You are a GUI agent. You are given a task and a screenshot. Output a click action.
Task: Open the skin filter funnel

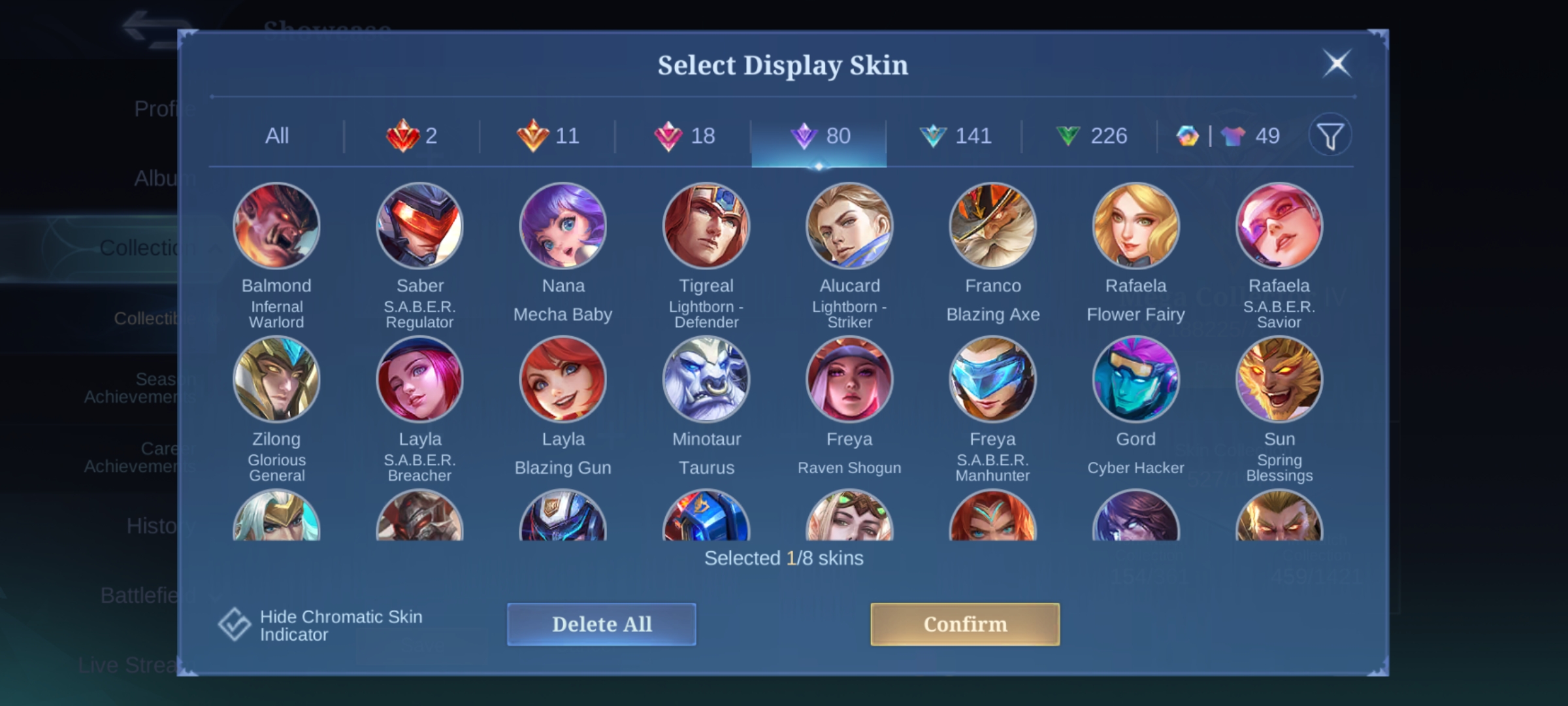tap(1330, 136)
